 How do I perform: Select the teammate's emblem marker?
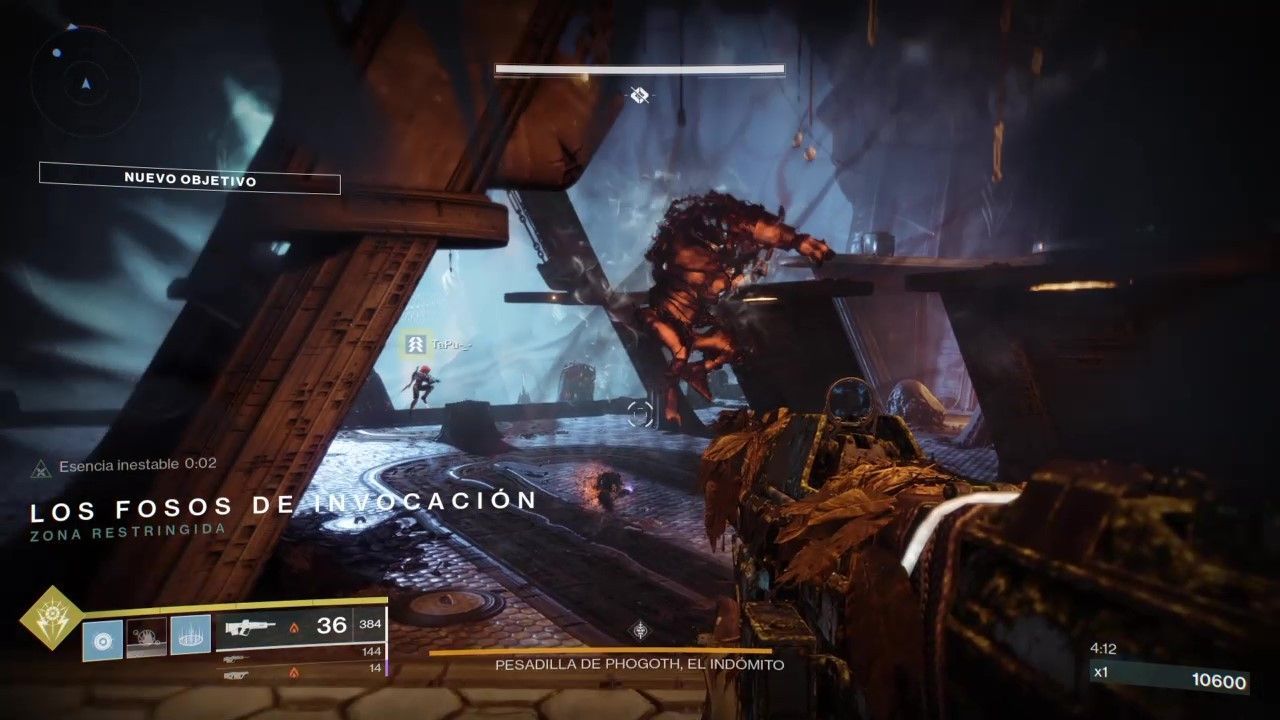(x=414, y=345)
